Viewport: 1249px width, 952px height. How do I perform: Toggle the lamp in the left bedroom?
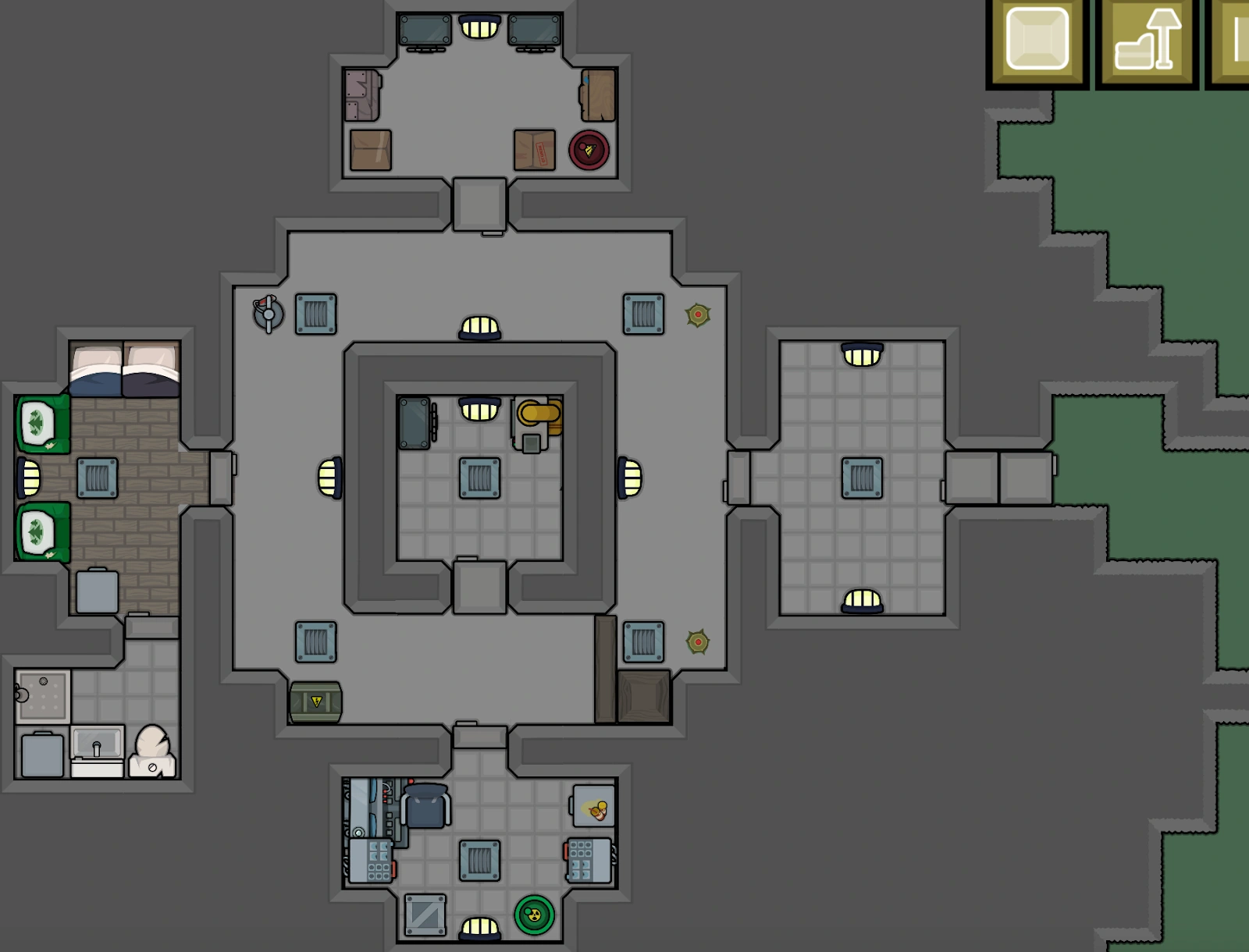27,478
